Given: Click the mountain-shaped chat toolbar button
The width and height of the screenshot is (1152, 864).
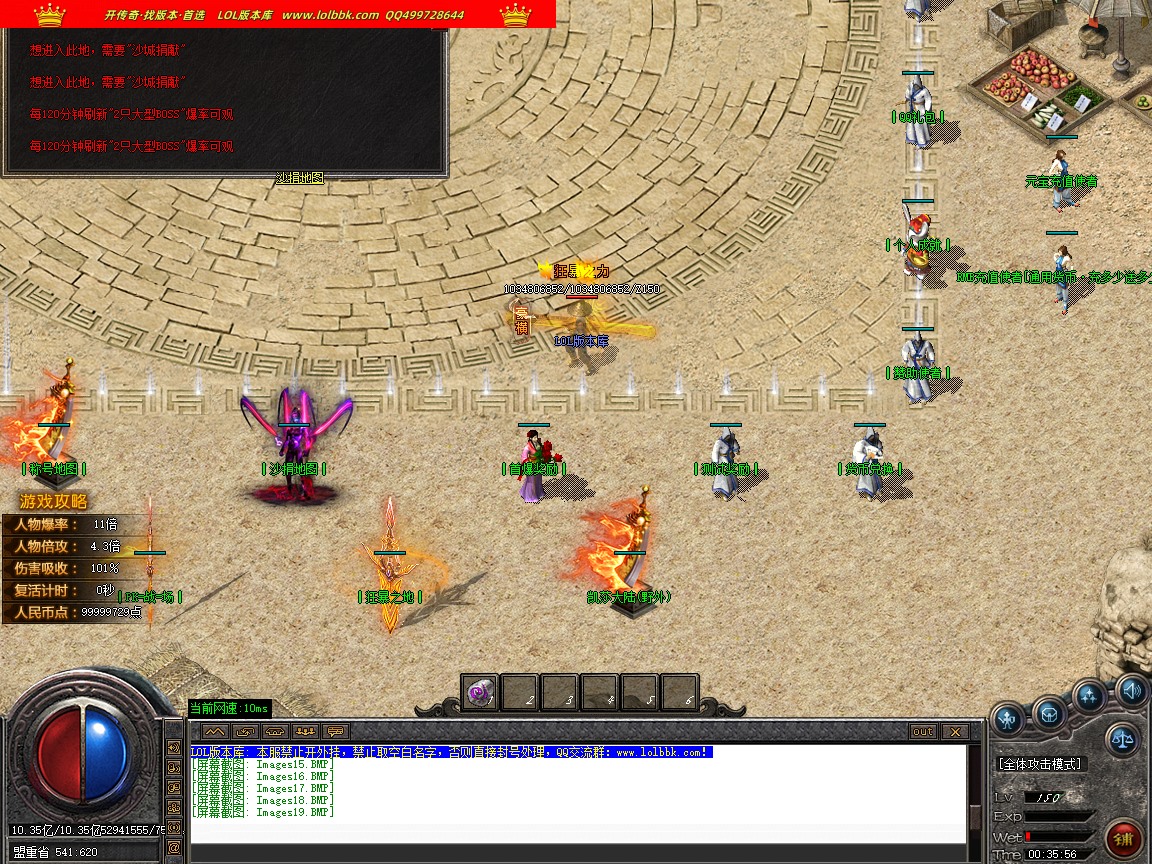Looking at the screenshot, I should tap(215, 732).
